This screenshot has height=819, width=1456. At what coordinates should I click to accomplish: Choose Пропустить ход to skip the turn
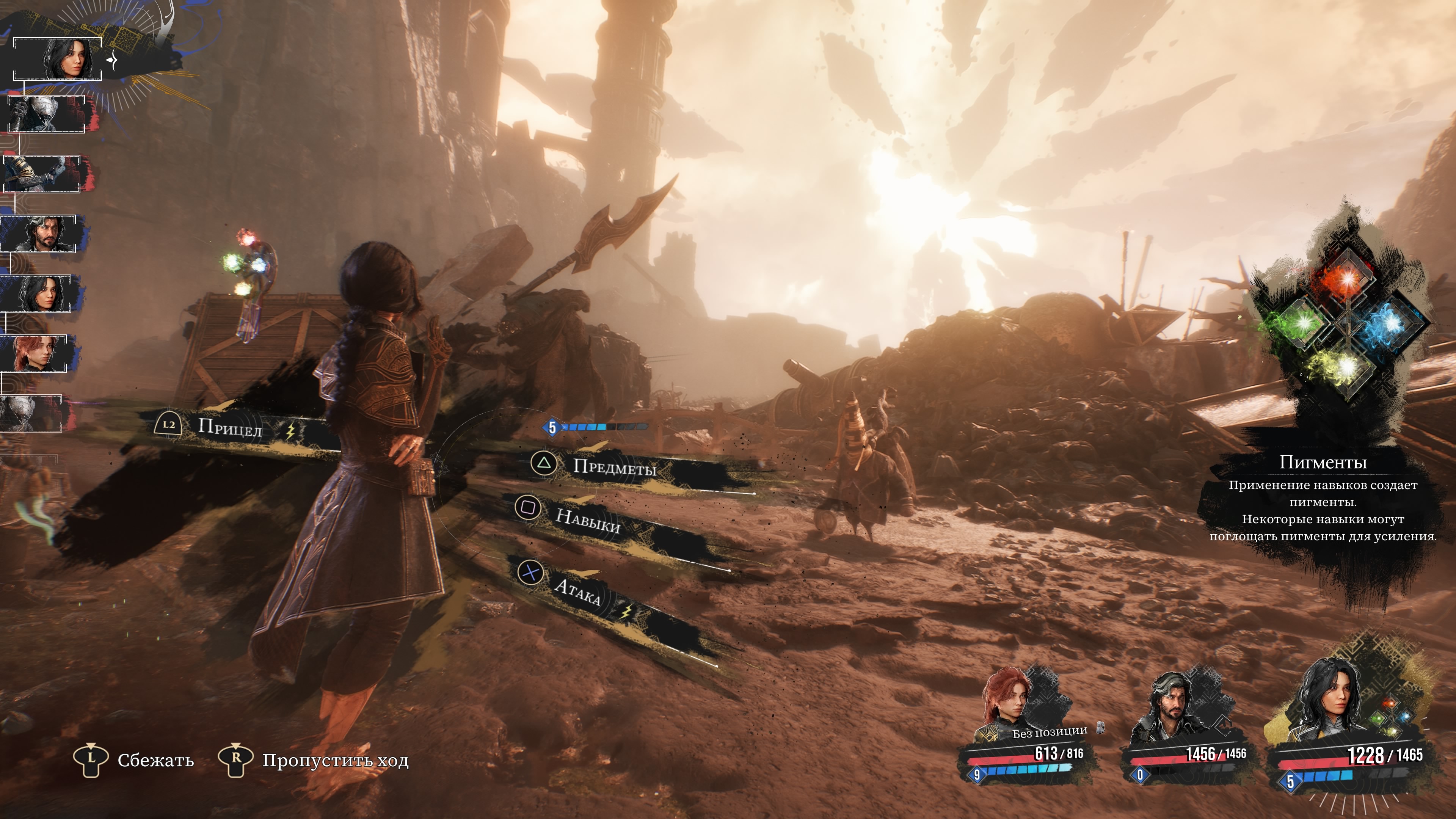point(334,760)
